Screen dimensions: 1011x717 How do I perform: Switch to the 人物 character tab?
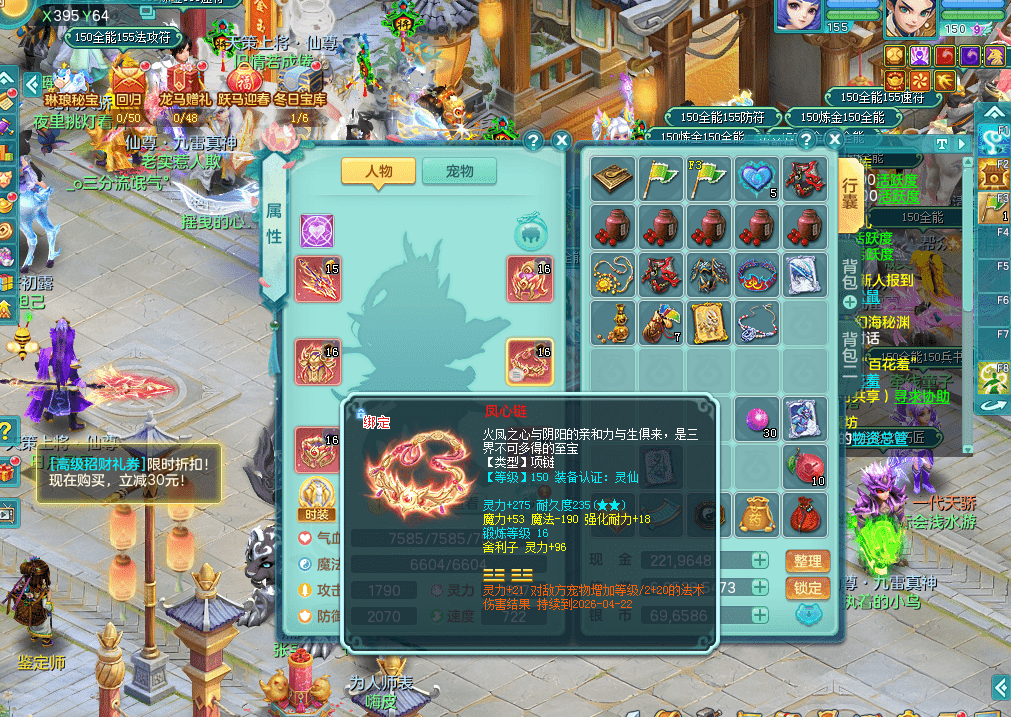pos(378,171)
